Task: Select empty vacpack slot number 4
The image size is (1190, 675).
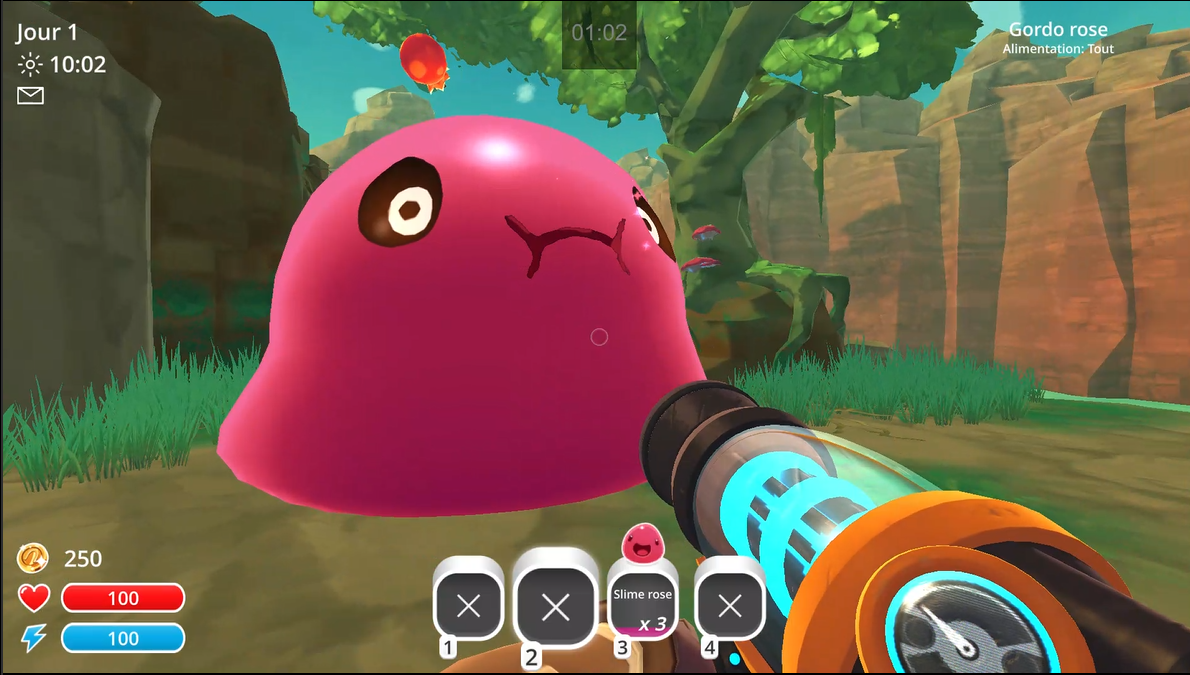Action: click(730, 605)
